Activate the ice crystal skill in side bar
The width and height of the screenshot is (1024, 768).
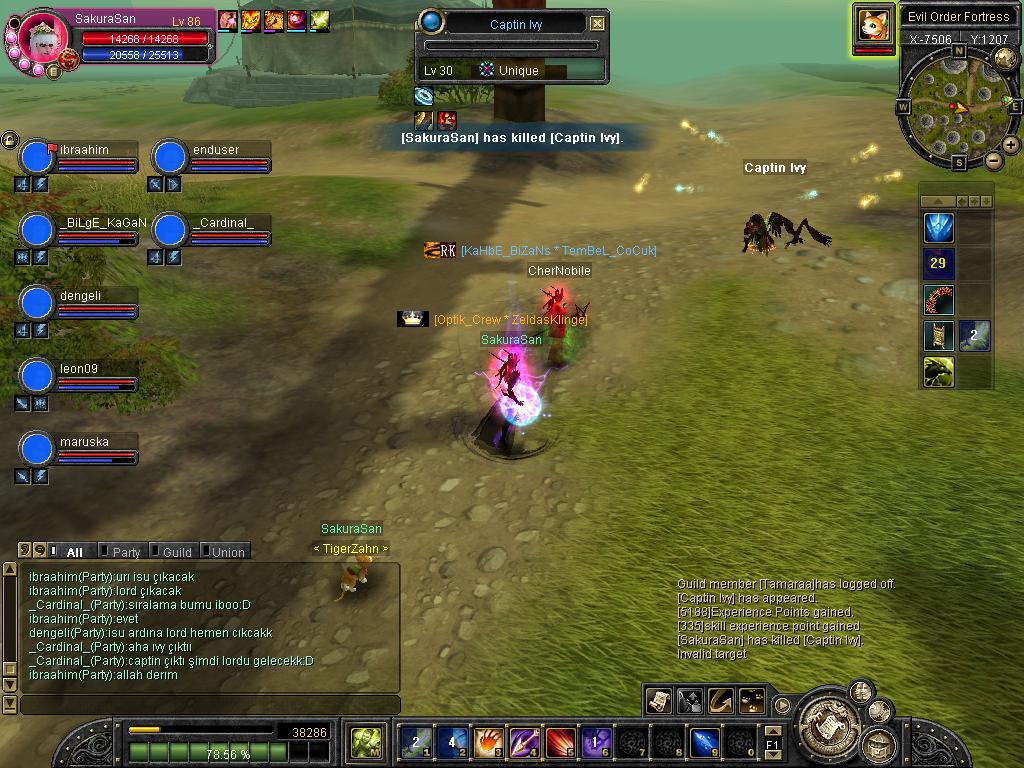pyautogui.click(x=938, y=228)
